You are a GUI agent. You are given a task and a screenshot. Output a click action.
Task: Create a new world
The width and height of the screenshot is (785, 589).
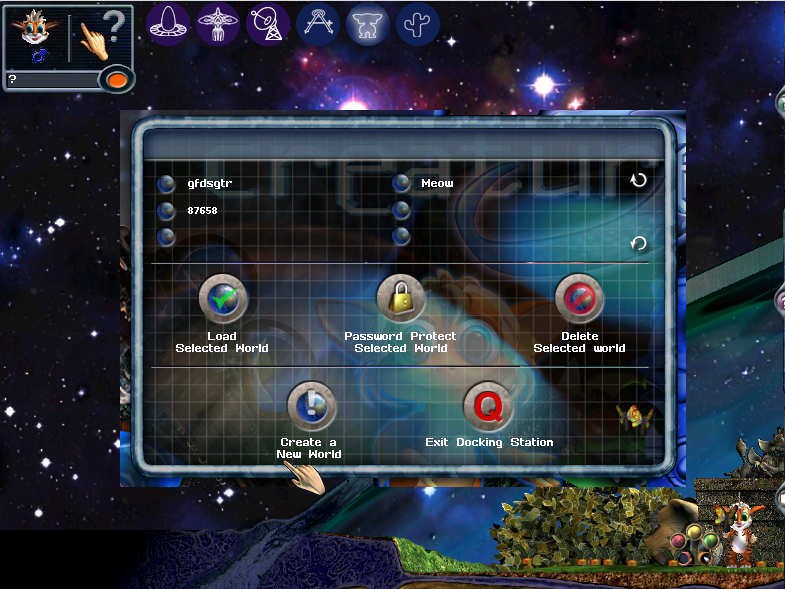(x=310, y=406)
